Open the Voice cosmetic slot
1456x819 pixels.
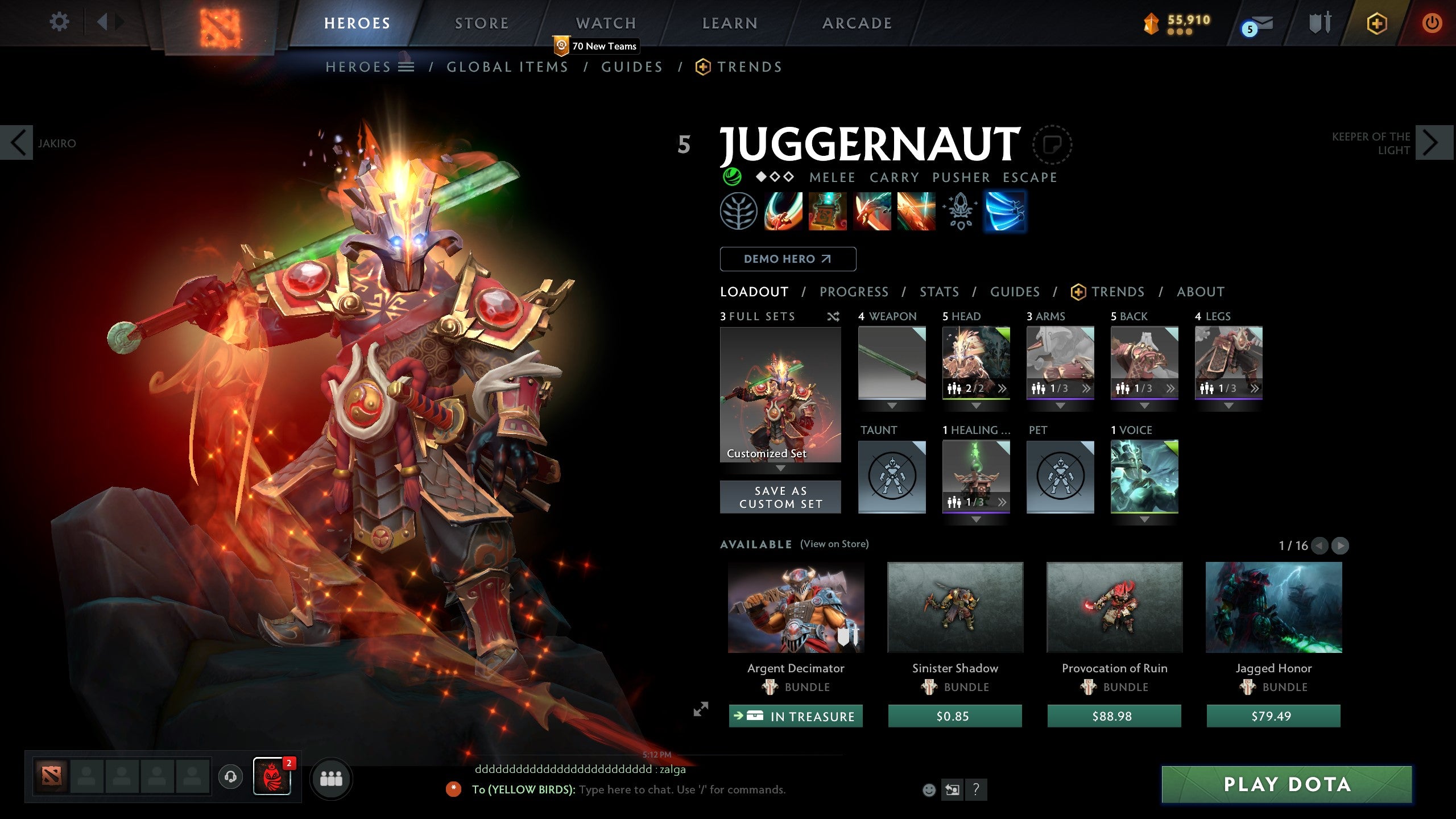1144,476
